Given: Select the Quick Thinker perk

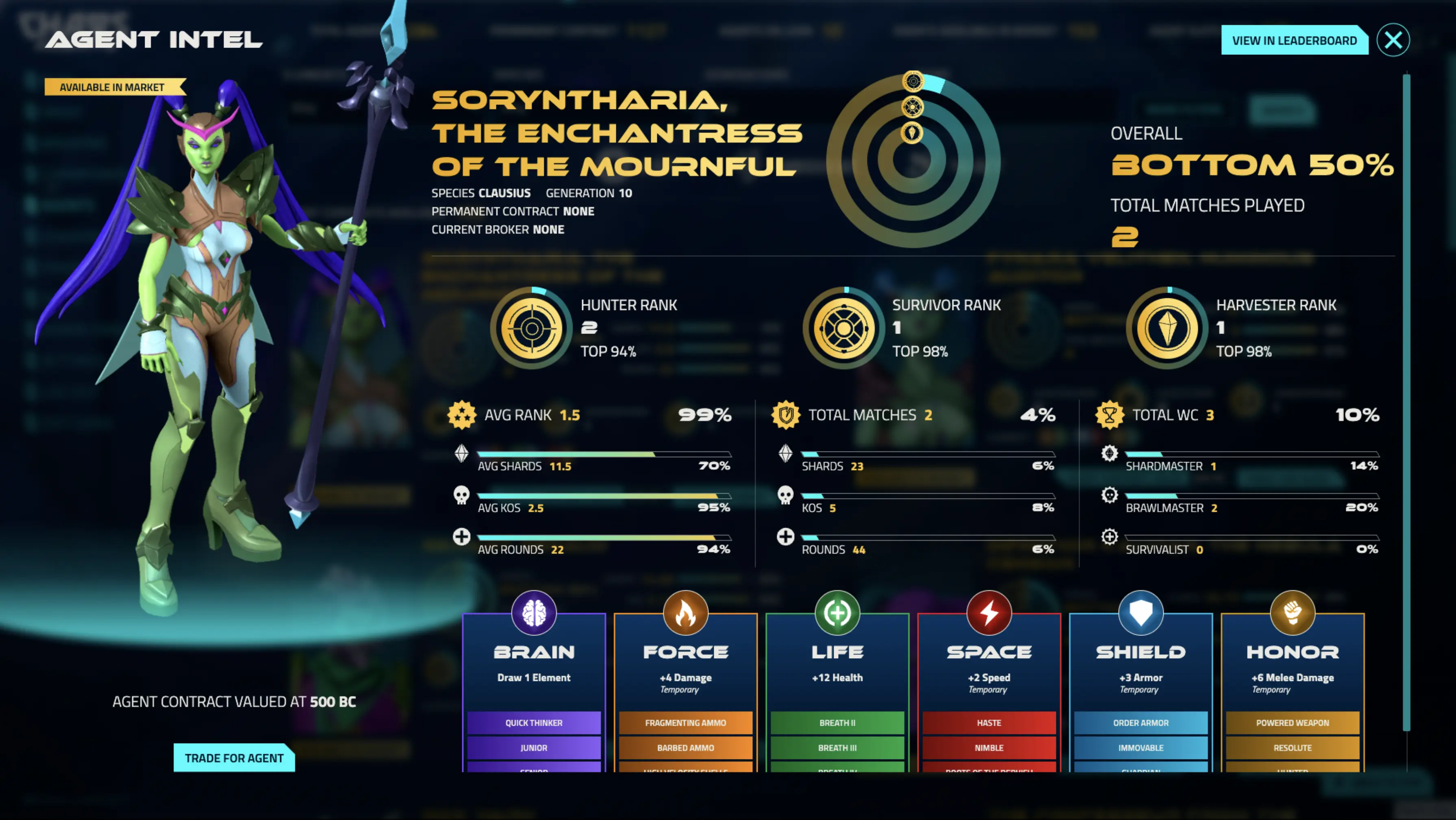Looking at the screenshot, I should click(534, 723).
